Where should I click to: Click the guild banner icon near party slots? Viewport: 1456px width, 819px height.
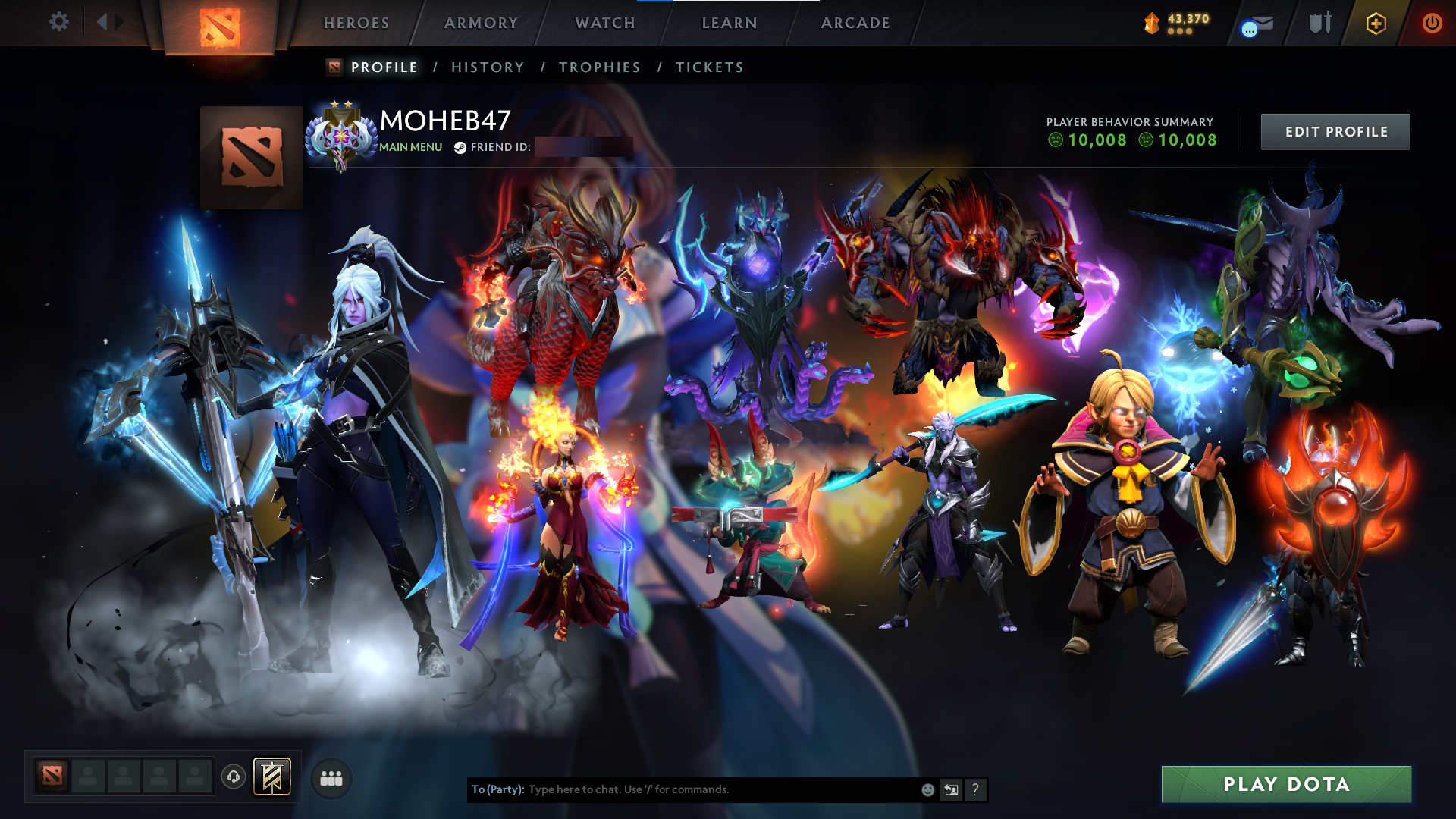(271, 778)
